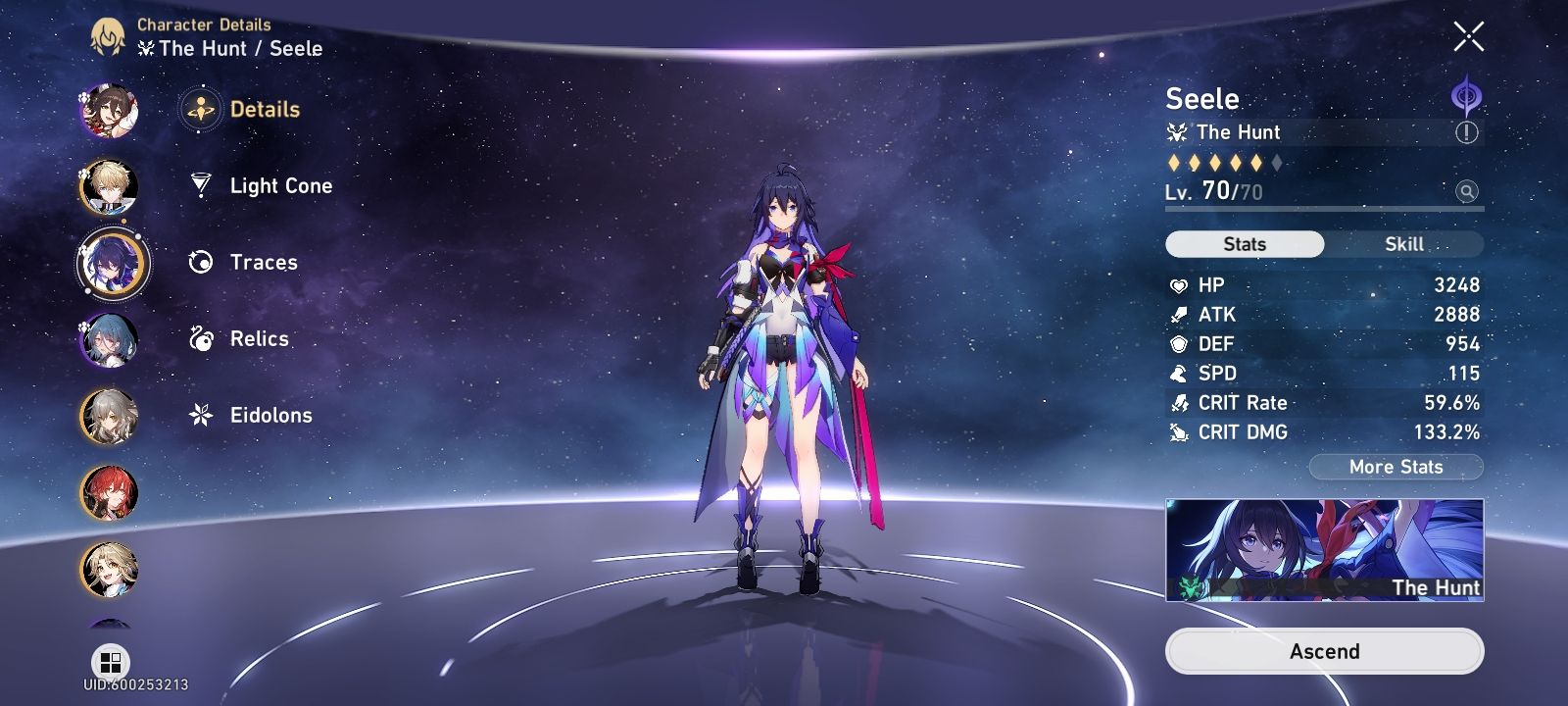Select the Relics bomb icon

click(200, 338)
